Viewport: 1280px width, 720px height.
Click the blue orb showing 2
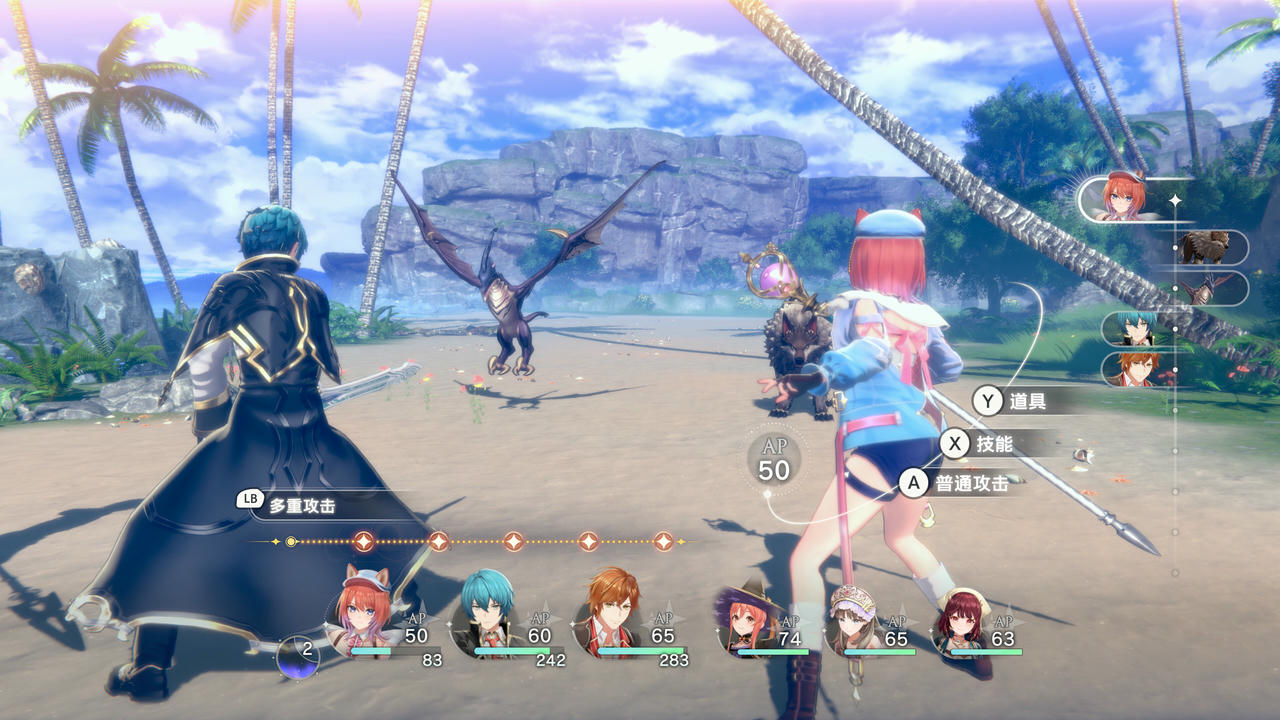(x=298, y=657)
